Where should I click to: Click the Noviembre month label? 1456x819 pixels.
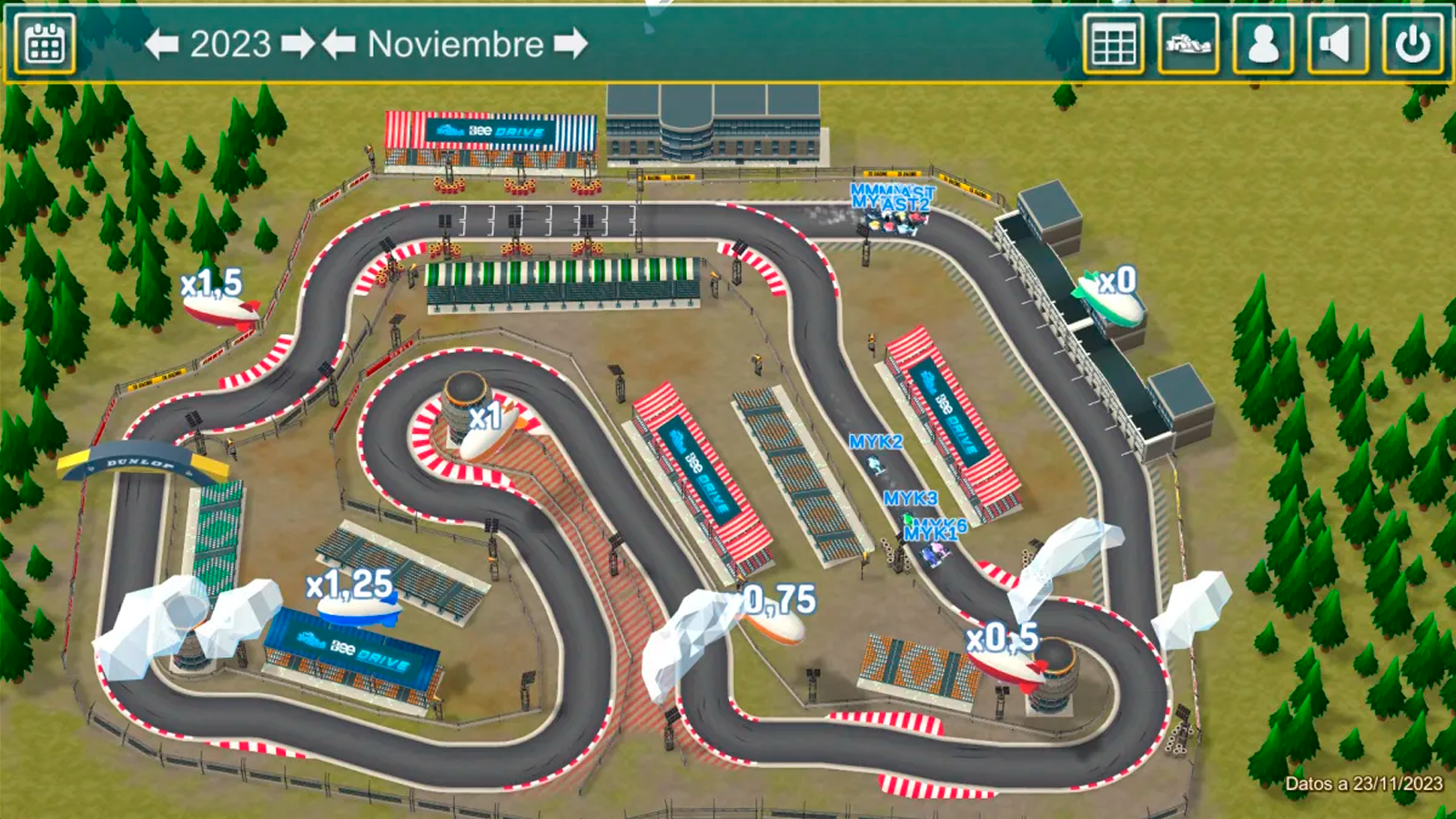point(455,42)
